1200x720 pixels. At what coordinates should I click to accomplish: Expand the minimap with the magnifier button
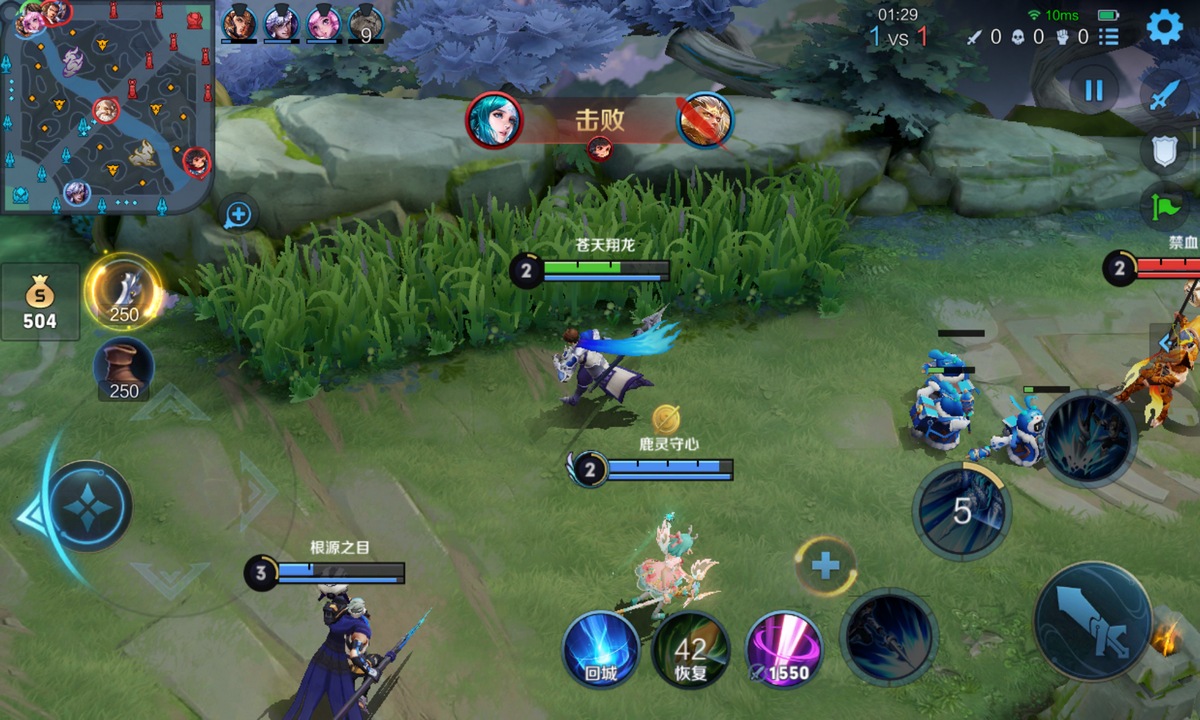tap(238, 214)
